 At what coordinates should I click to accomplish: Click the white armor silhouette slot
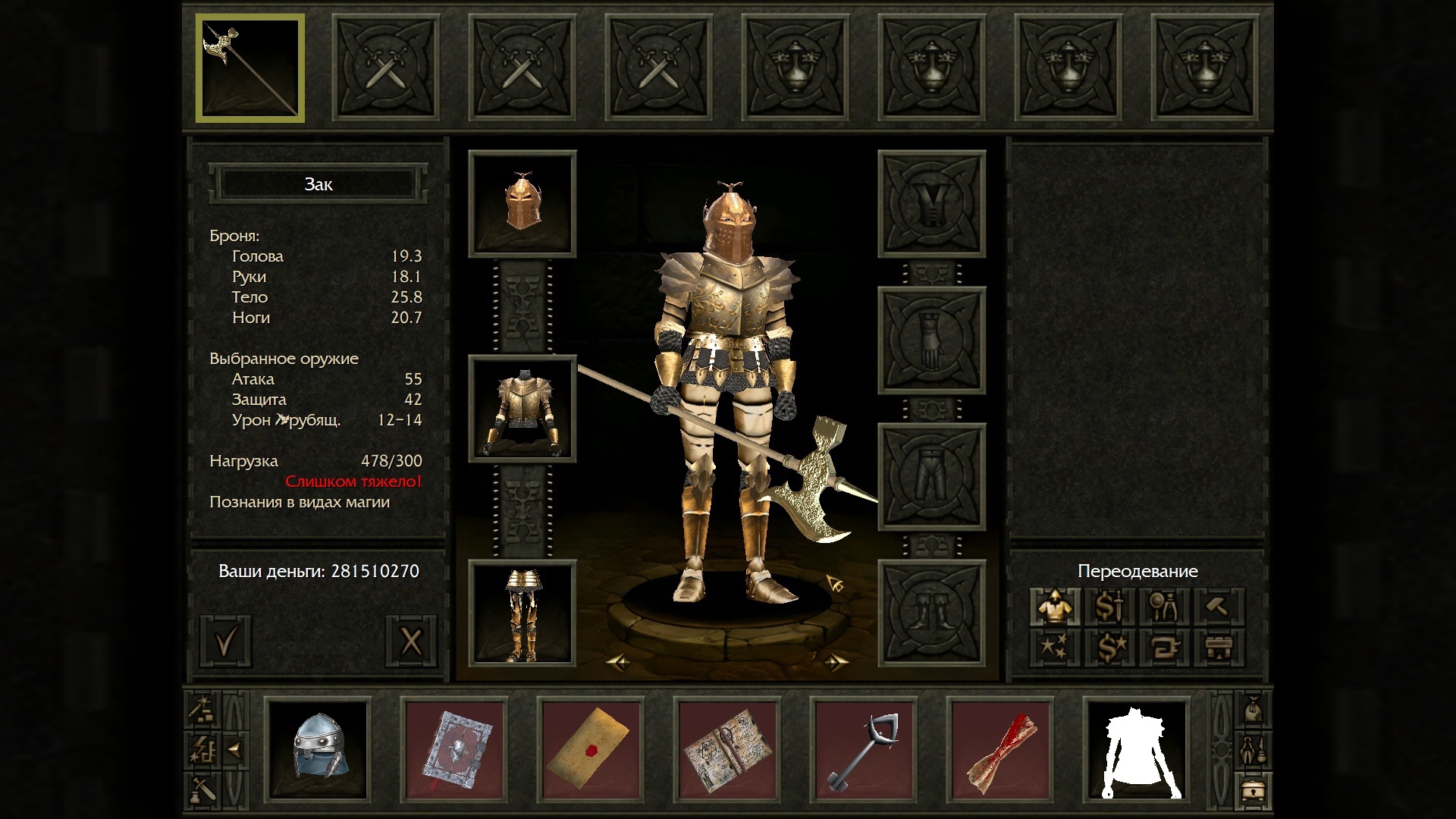pos(1136,749)
